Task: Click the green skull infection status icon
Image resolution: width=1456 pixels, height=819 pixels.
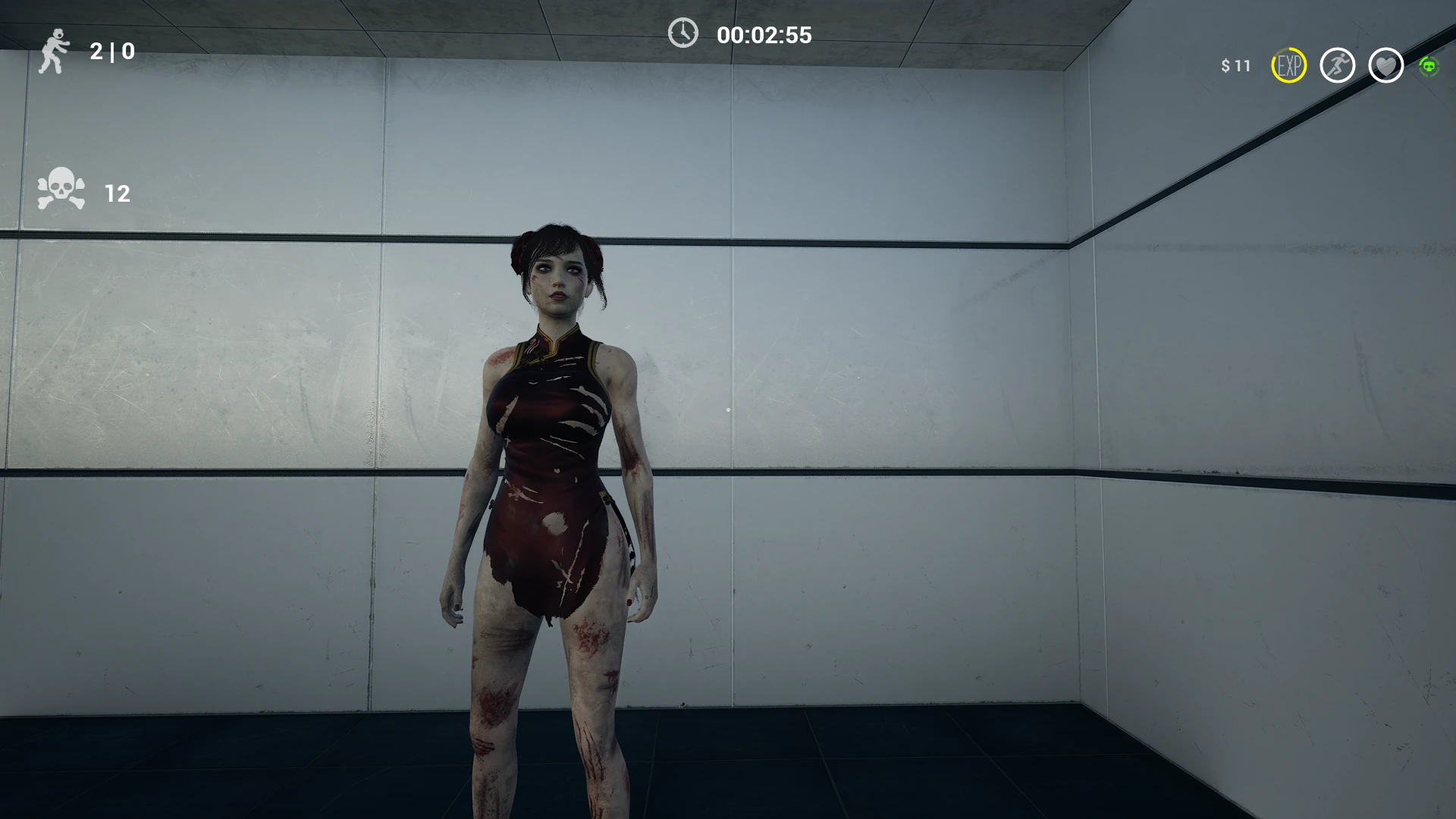Action: pos(1430,67)
